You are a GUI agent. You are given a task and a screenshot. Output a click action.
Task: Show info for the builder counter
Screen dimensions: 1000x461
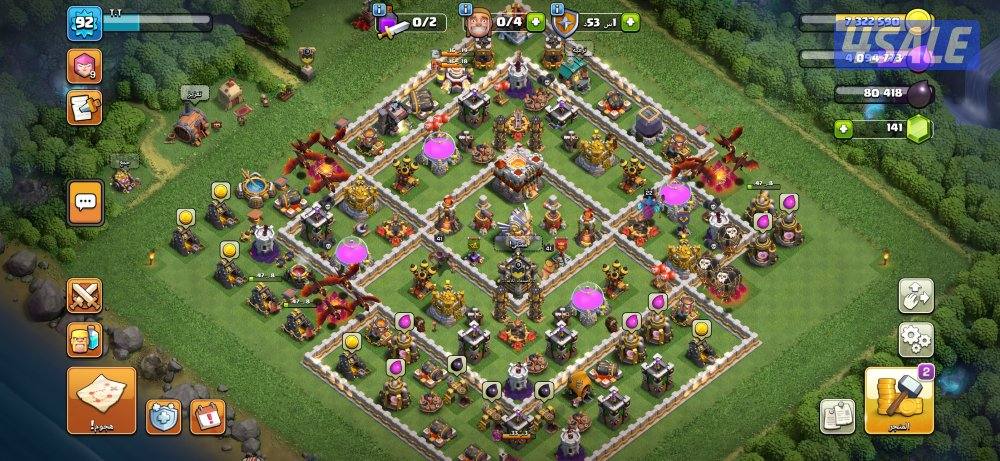[x=466, y=10]
